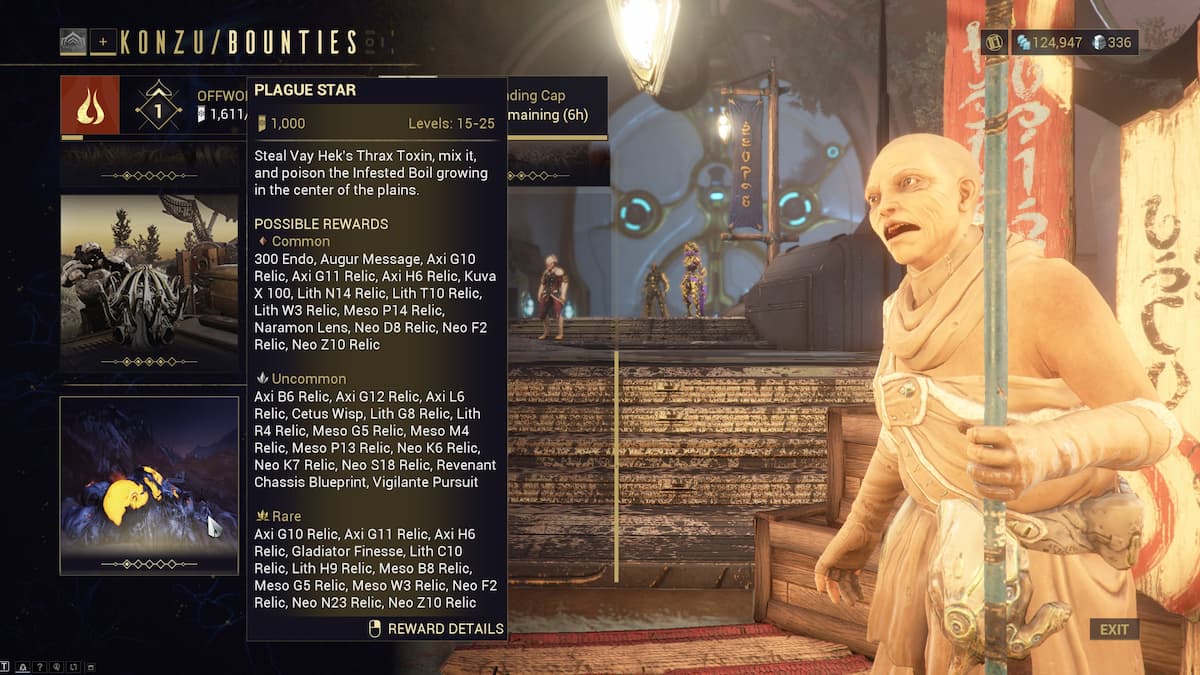
Task: Open the notification bell icon
Action: point(22,667)
